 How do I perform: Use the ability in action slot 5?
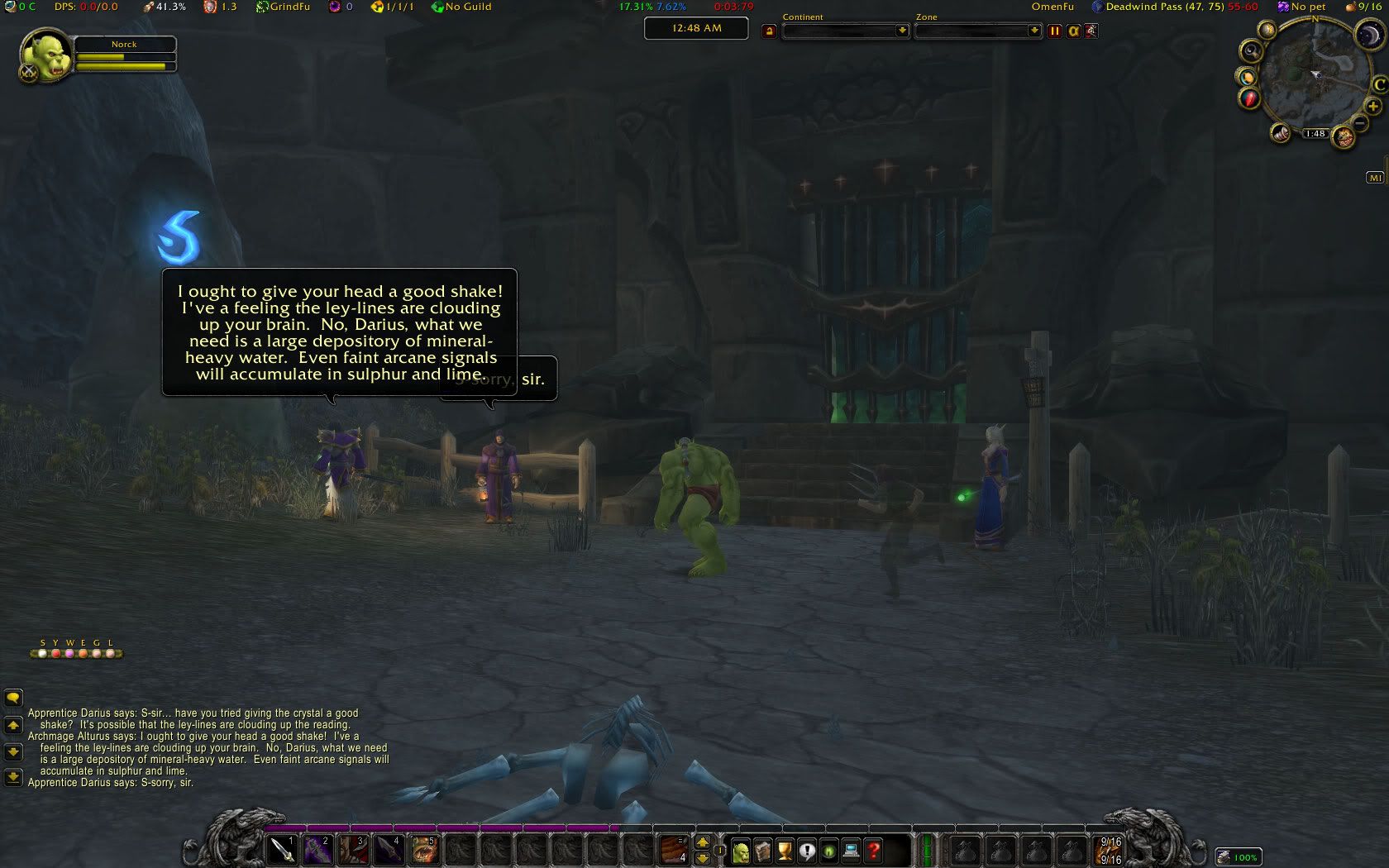pyautogui.click(x=423, y=849)
